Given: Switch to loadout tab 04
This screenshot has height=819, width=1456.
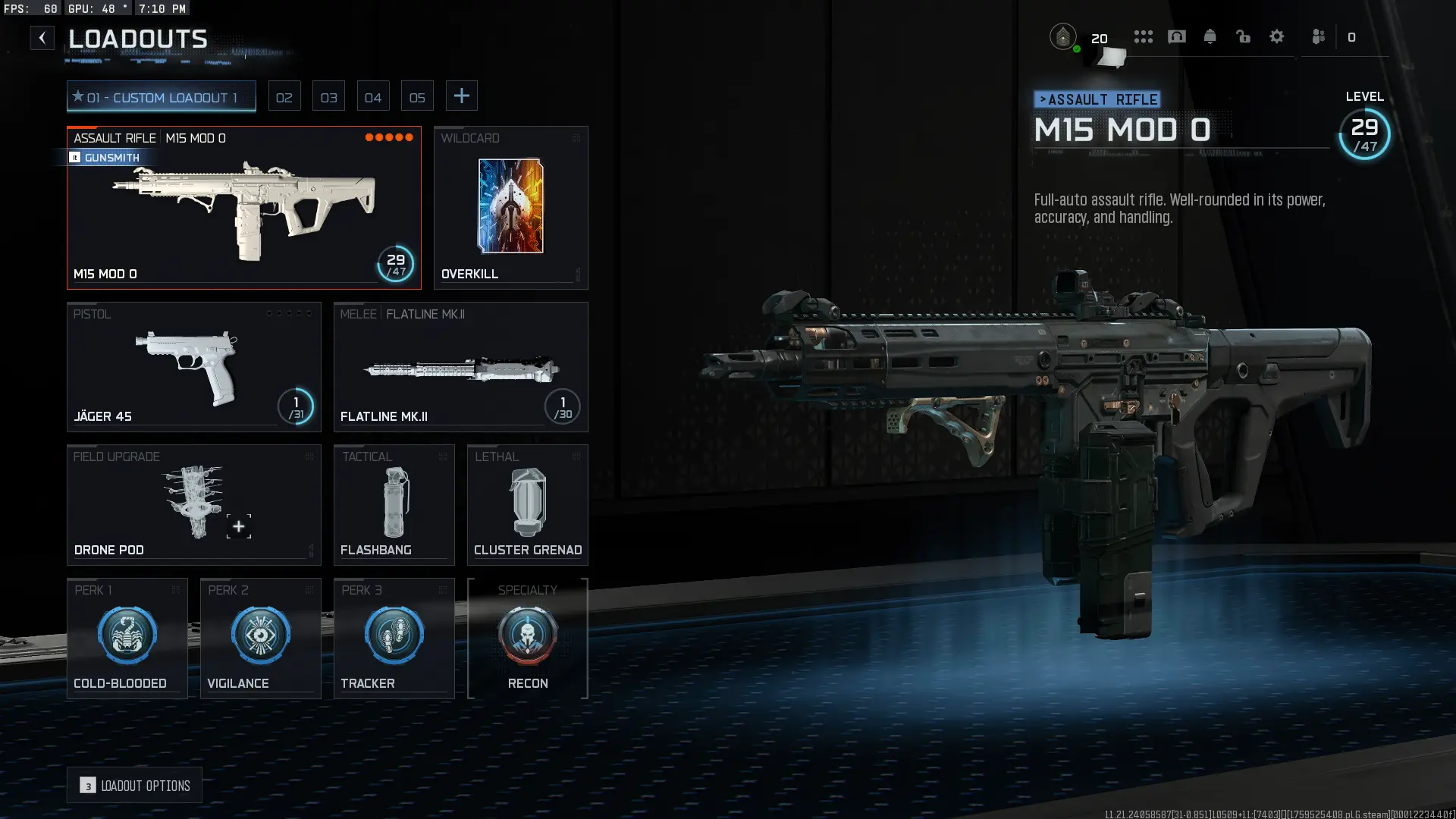Looking at the screenshot, I should pyautogui.click(x=373, y=97).
